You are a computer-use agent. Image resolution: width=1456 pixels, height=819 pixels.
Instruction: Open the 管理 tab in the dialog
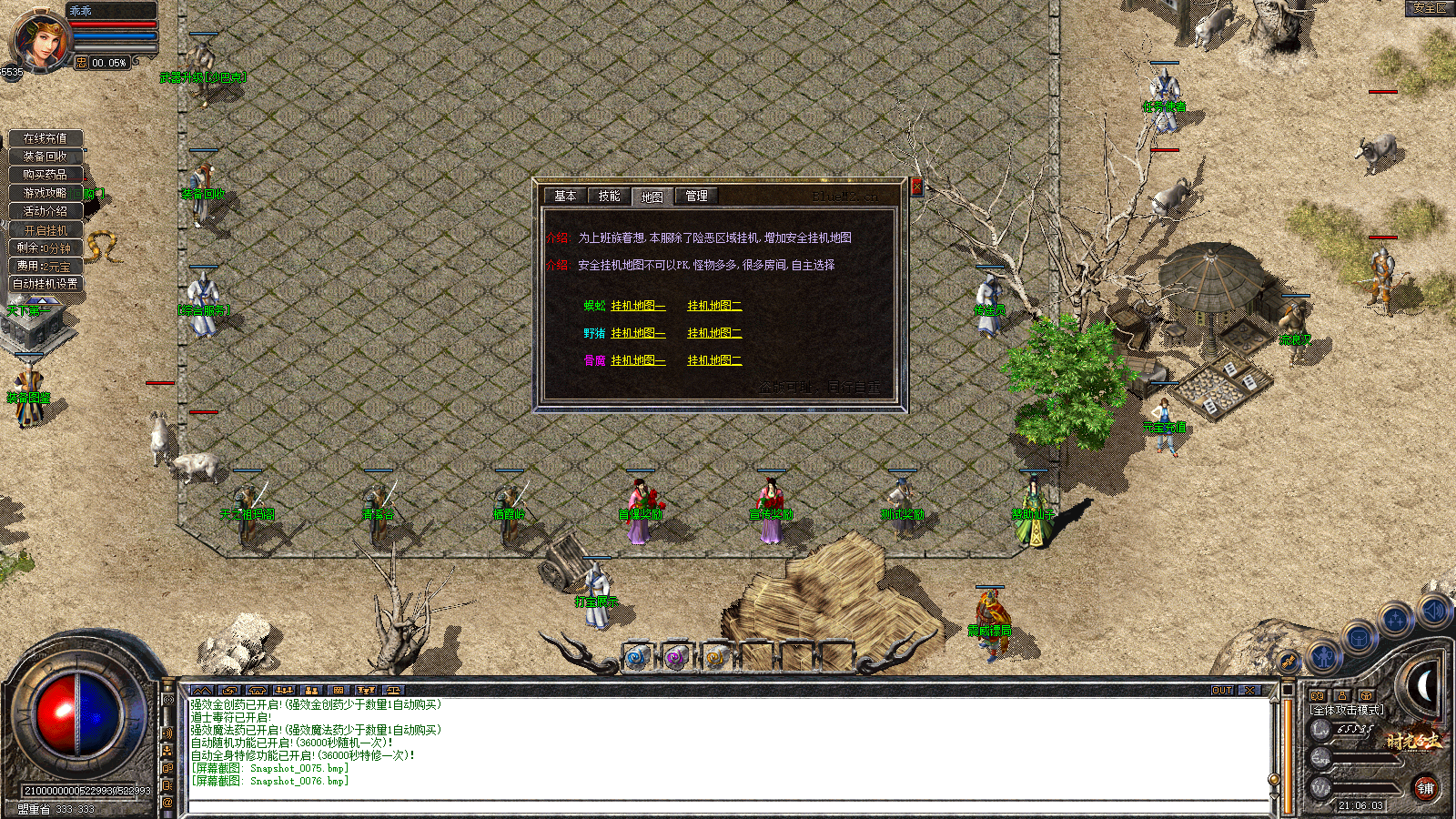[x=695, y=197]
